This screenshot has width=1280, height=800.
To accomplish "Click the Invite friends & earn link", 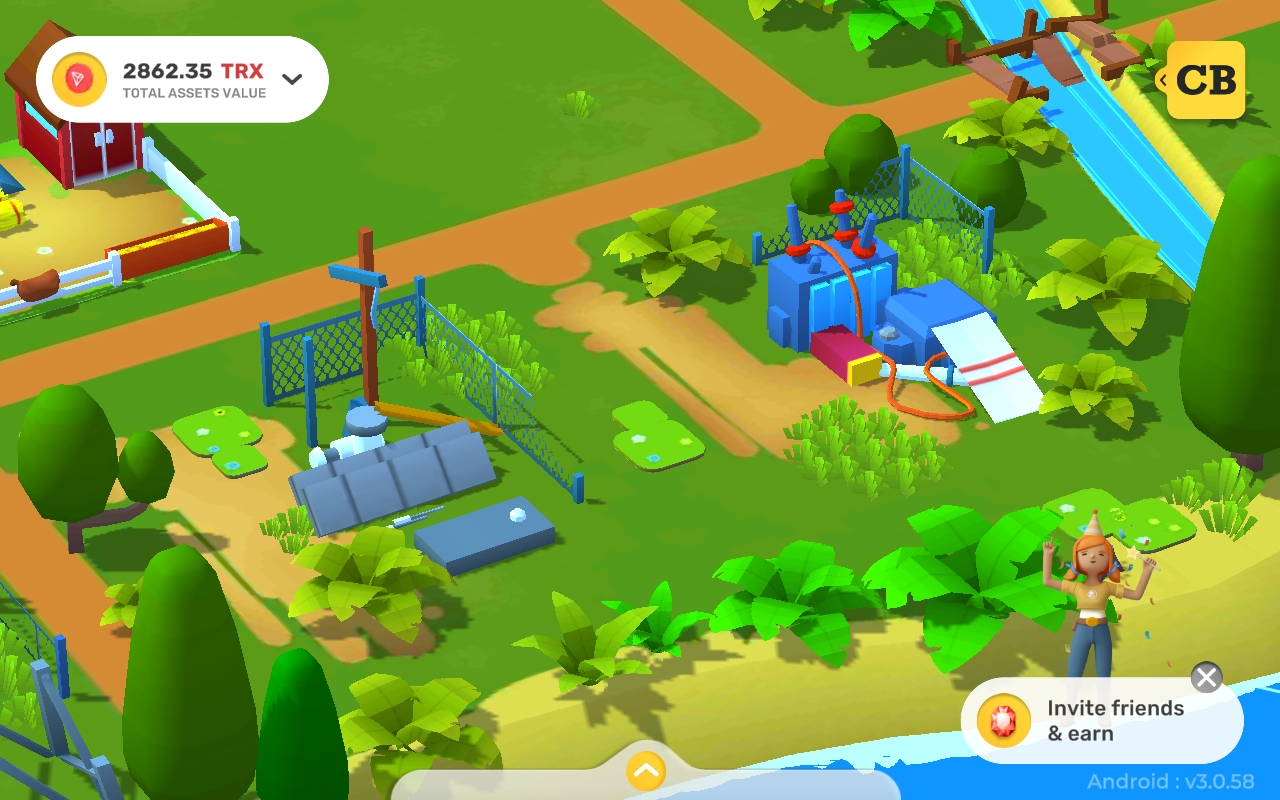I will (x=1113, y=719).
